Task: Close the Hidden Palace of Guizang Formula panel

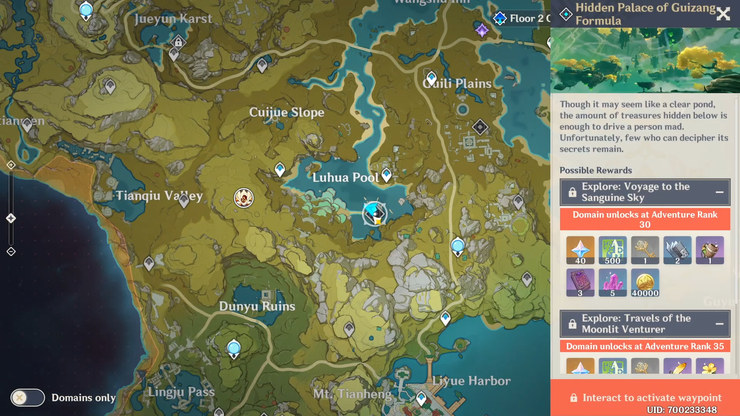Action: [722, 14]
